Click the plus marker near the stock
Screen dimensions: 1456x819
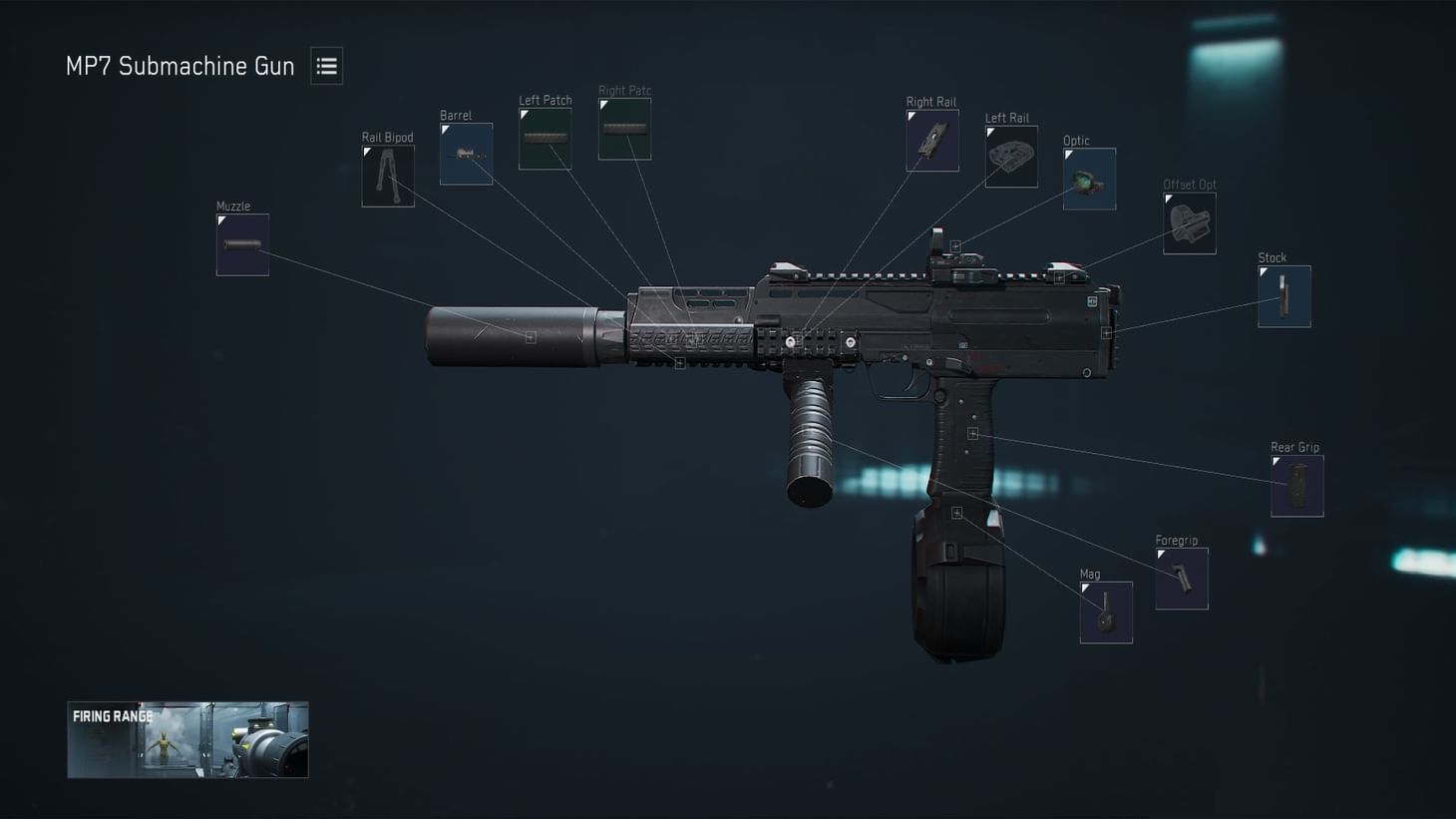1105,330
